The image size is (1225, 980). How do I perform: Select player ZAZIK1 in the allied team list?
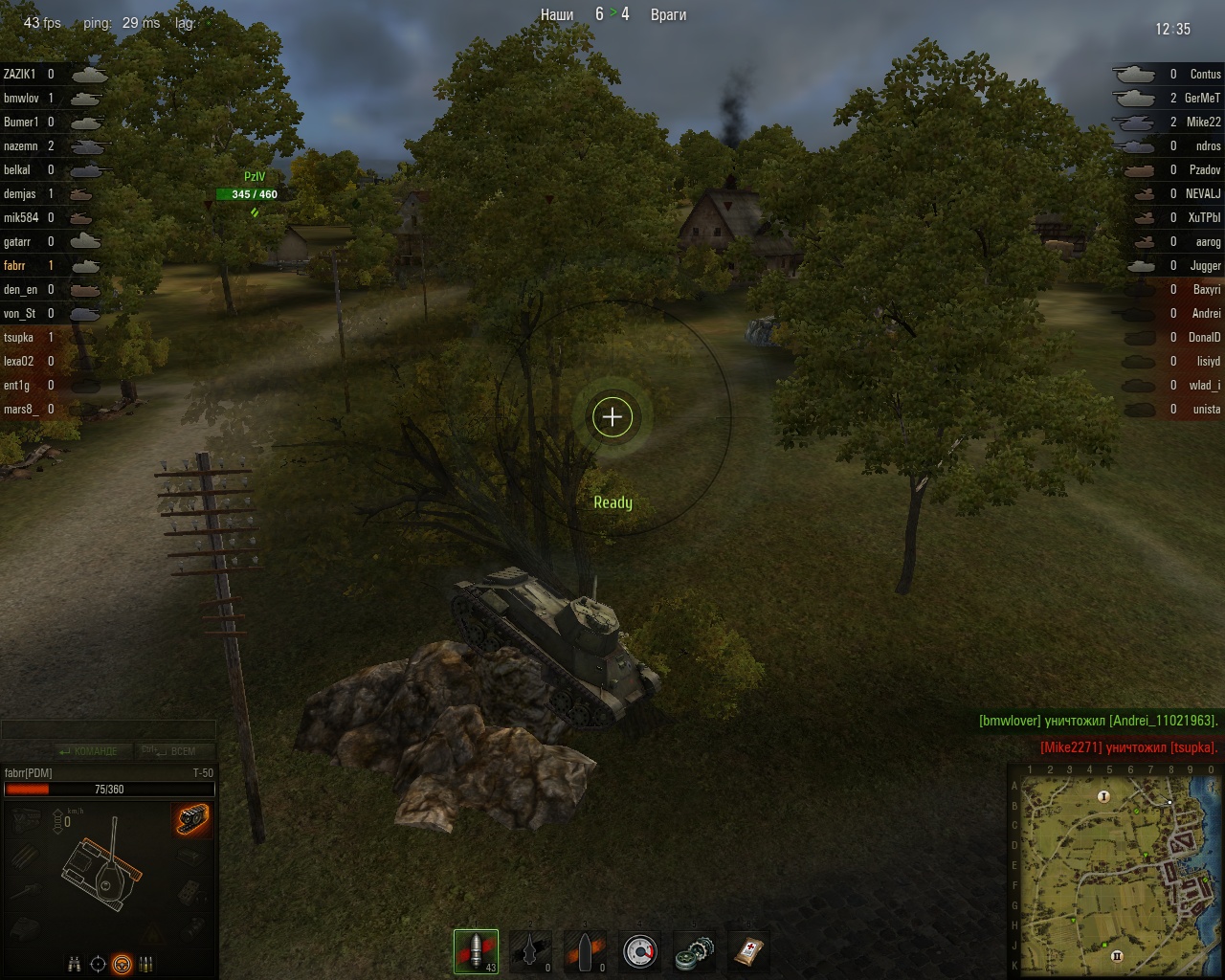[20, 75]
